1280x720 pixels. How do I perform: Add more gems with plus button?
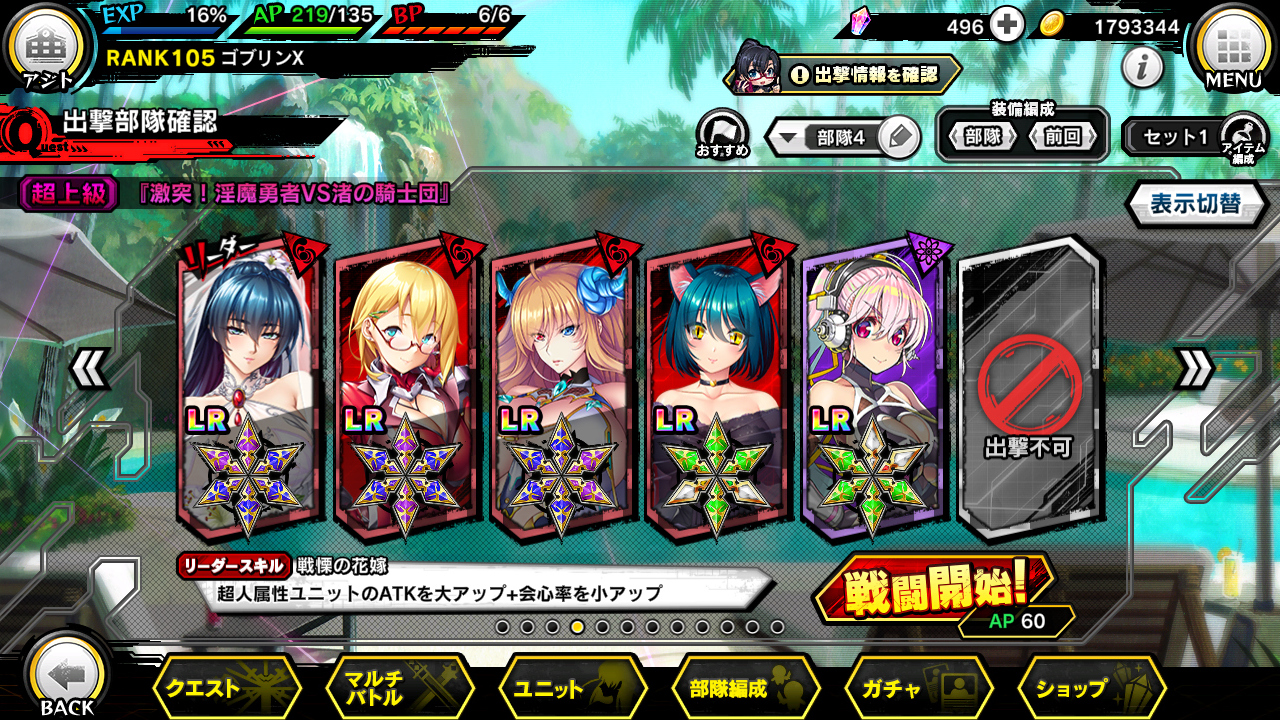pos(1008,26)
